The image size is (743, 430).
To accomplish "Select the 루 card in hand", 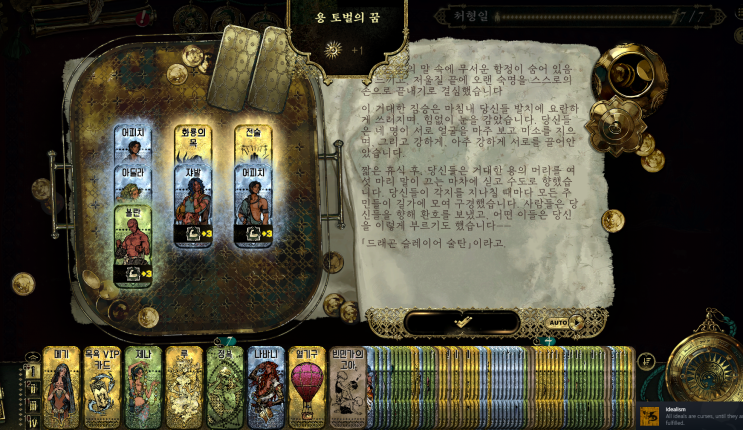I will [184, 388].
